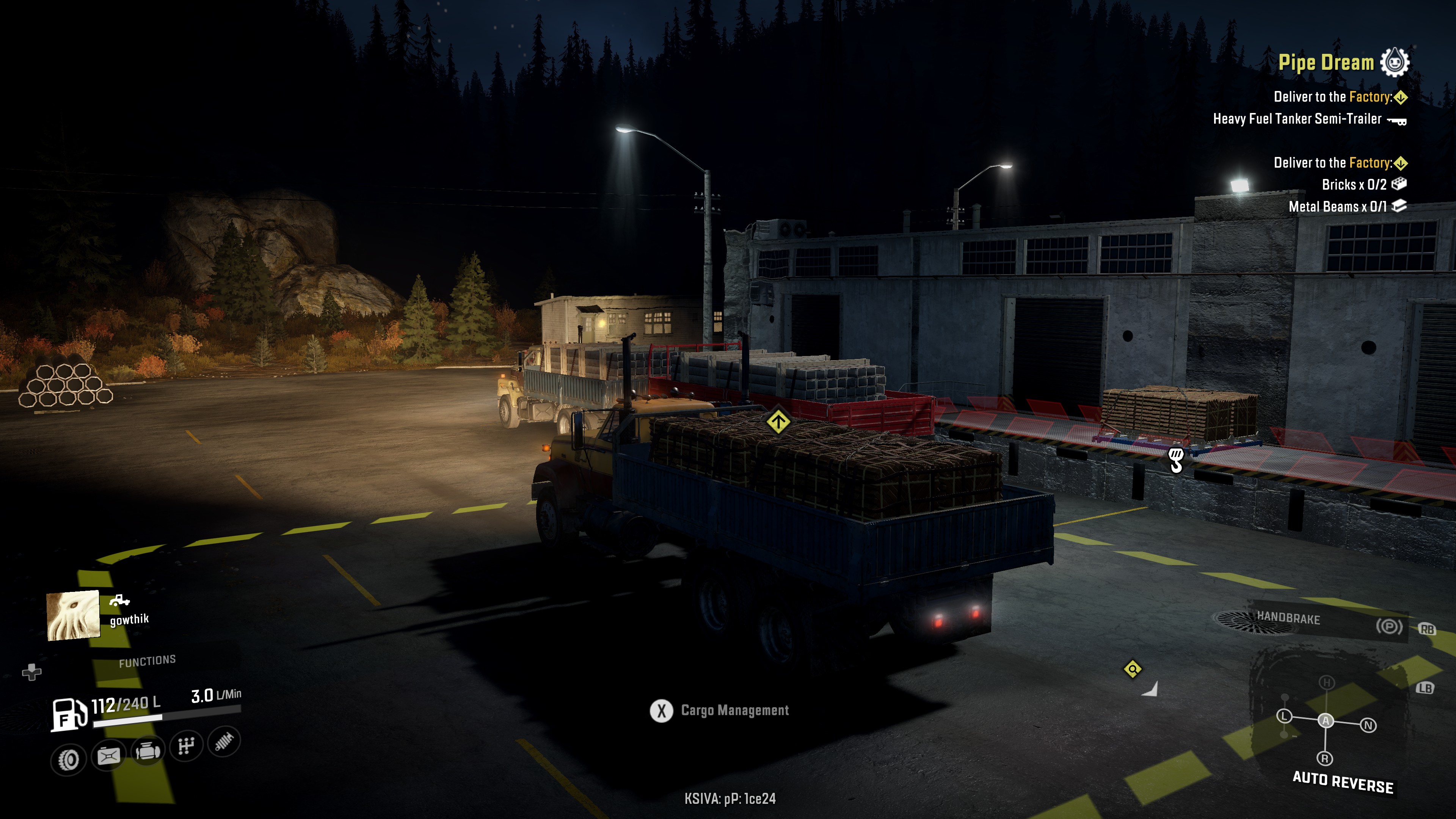1456x819 pixels.
Task: Click gowthik's player avatar
Action: 74,615
